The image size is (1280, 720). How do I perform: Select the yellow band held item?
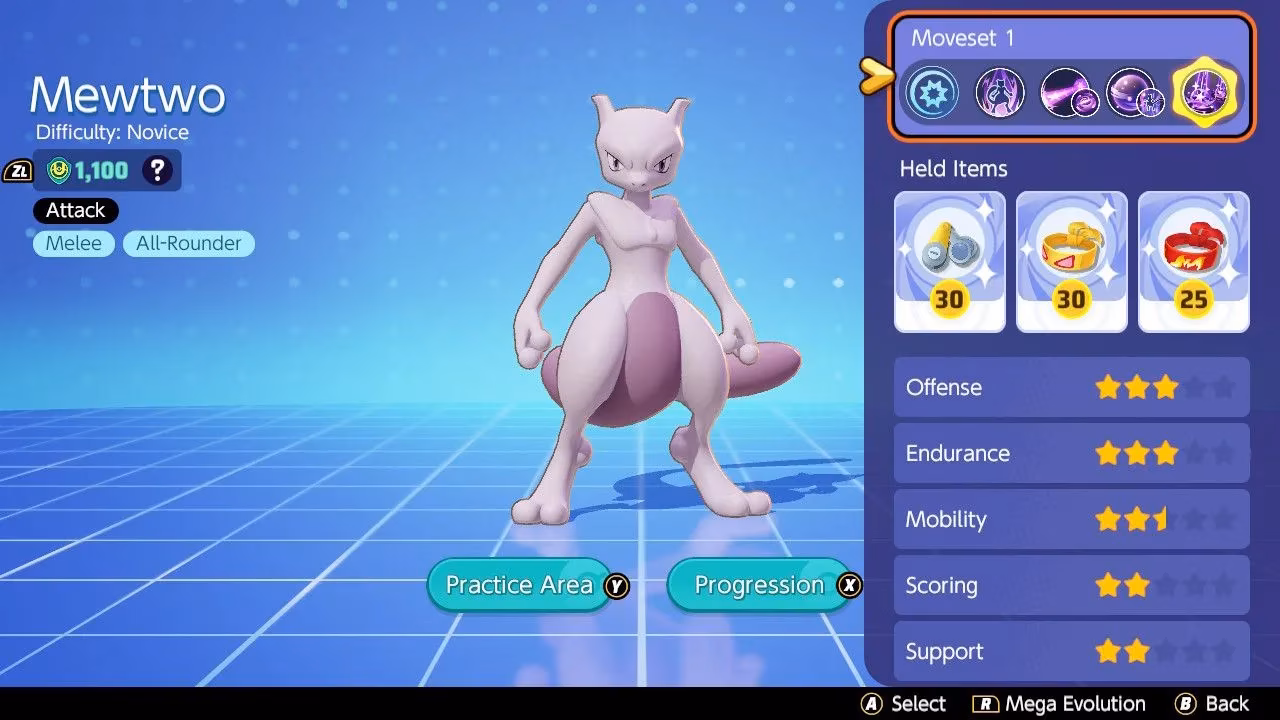(1071, 258)
